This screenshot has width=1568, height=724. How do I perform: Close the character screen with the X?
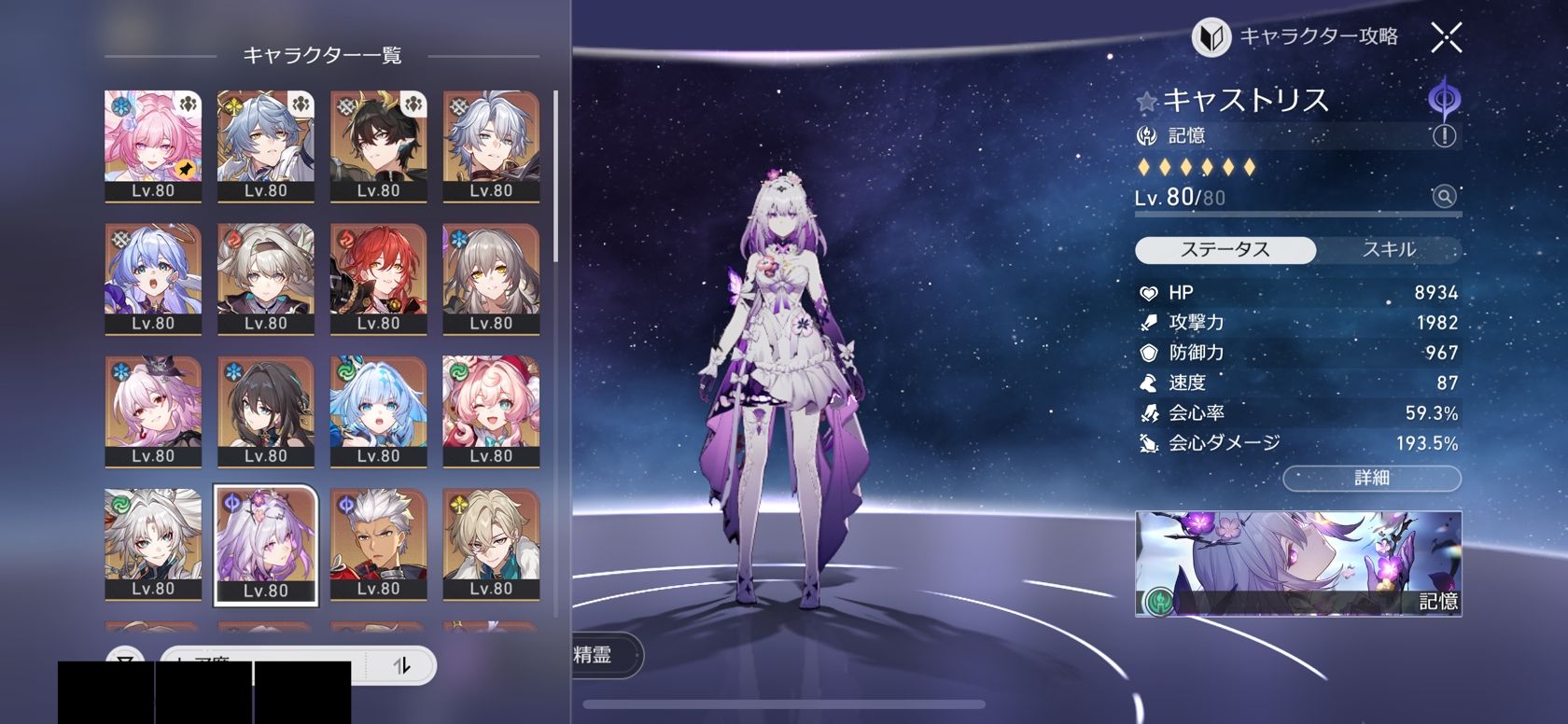1446,37
